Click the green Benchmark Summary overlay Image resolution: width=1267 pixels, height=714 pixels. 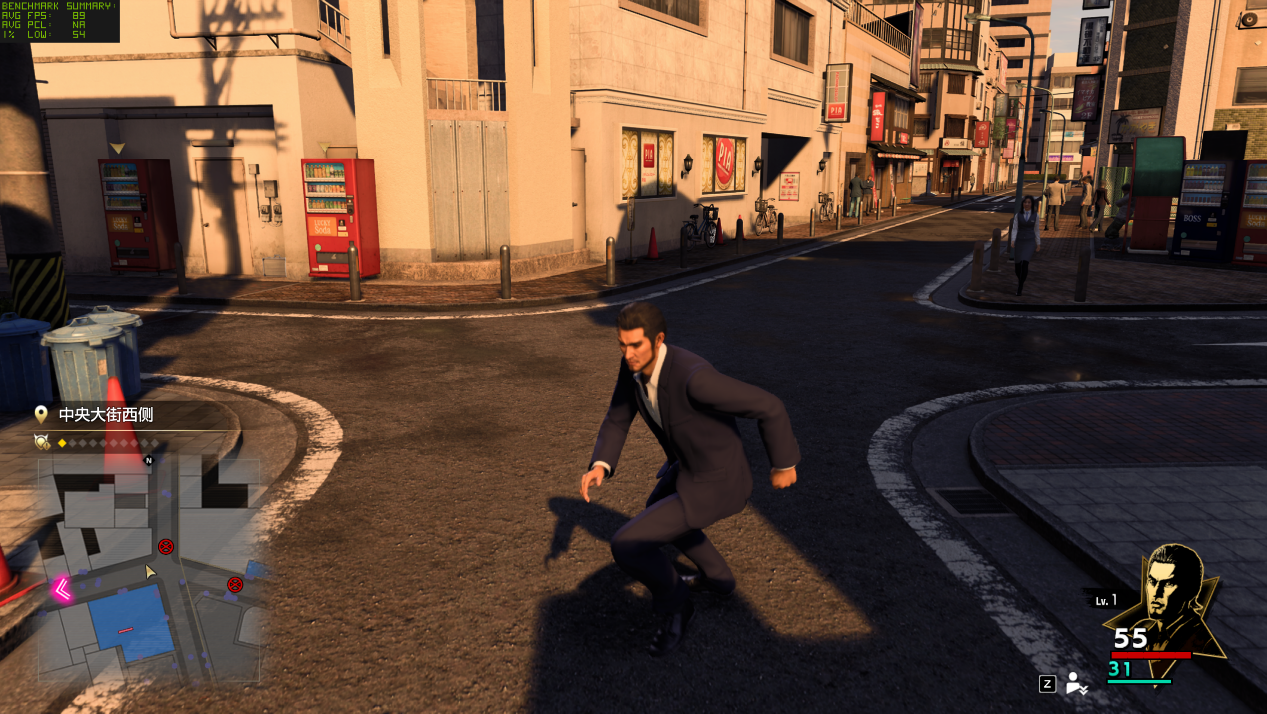coord(59,20)
